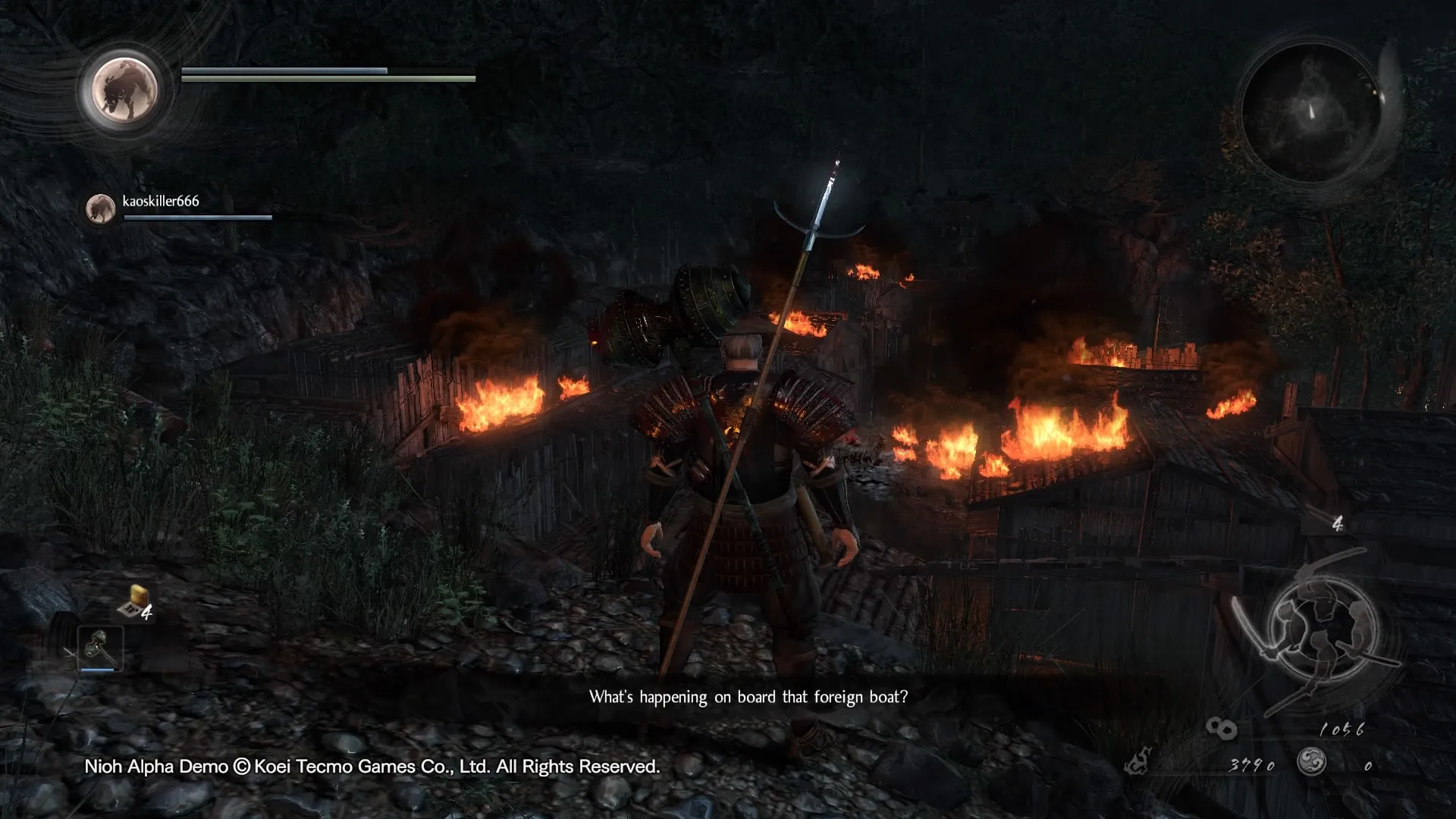Click kaoskiller666's co-op player portrait
This screenshot has height=819, width=1456.
point(100,208)
